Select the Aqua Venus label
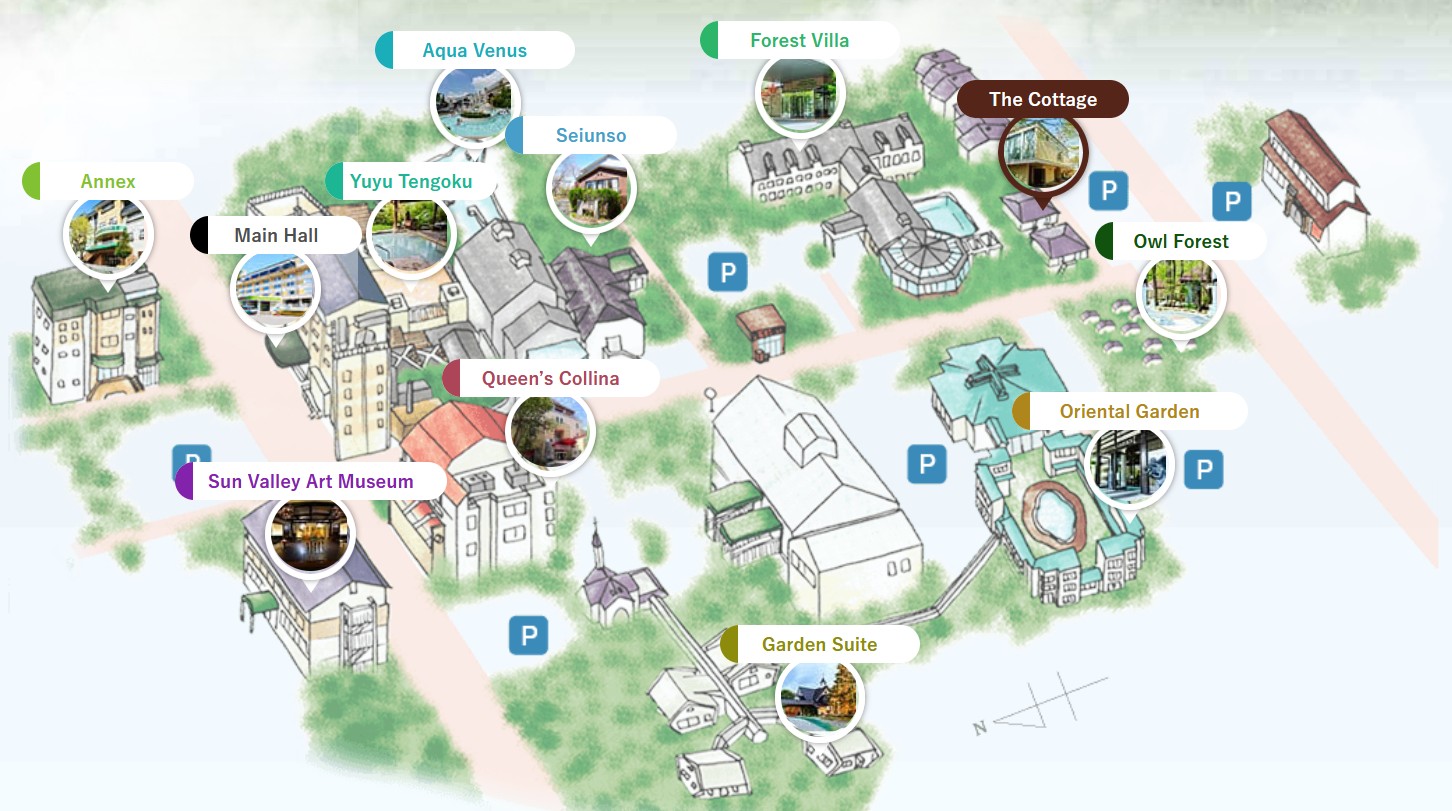Screen dimensions: 1452x811 (x=475, y=50)
